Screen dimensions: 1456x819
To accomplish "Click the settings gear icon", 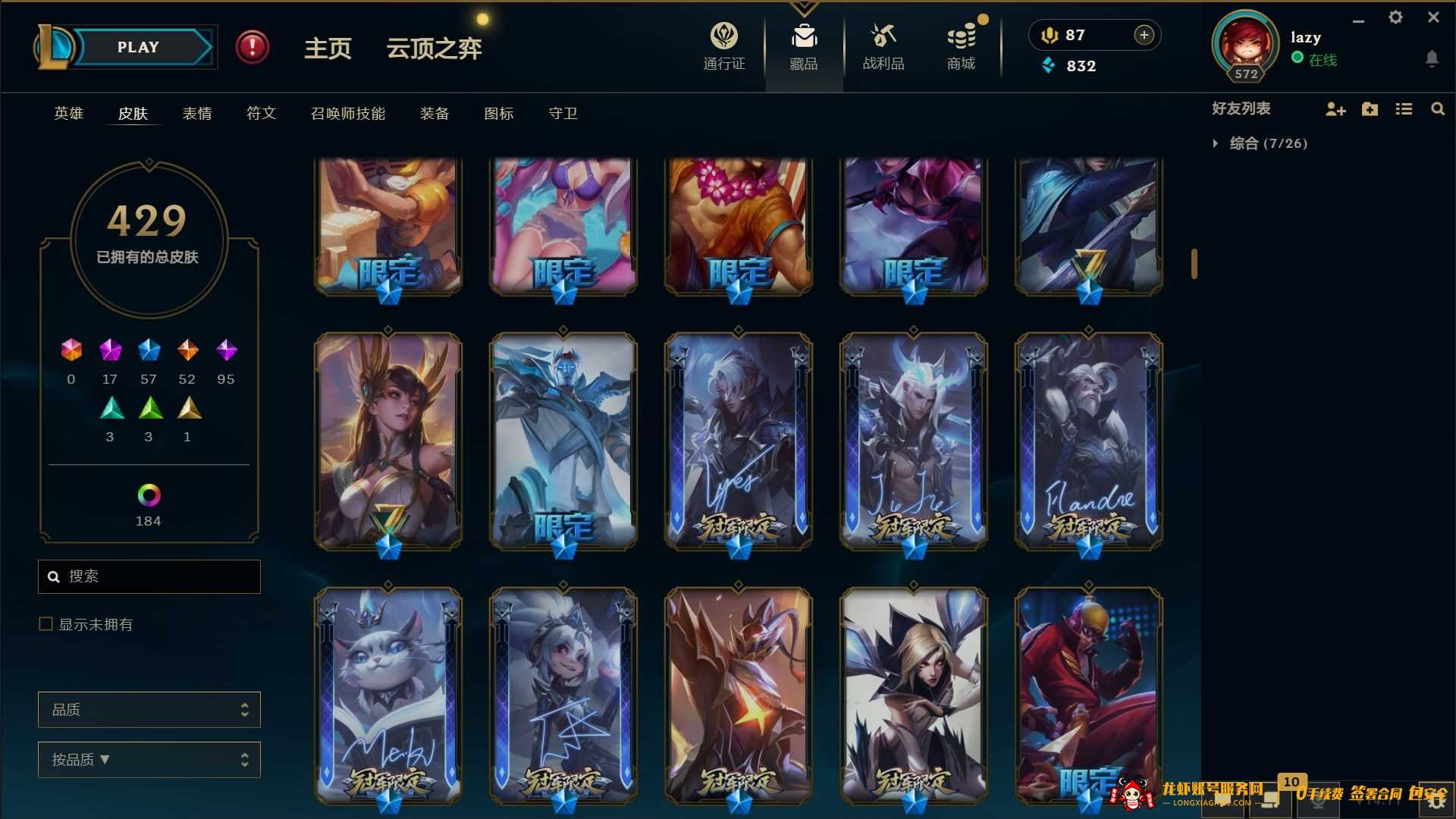I will click(x=1395, y=17).
